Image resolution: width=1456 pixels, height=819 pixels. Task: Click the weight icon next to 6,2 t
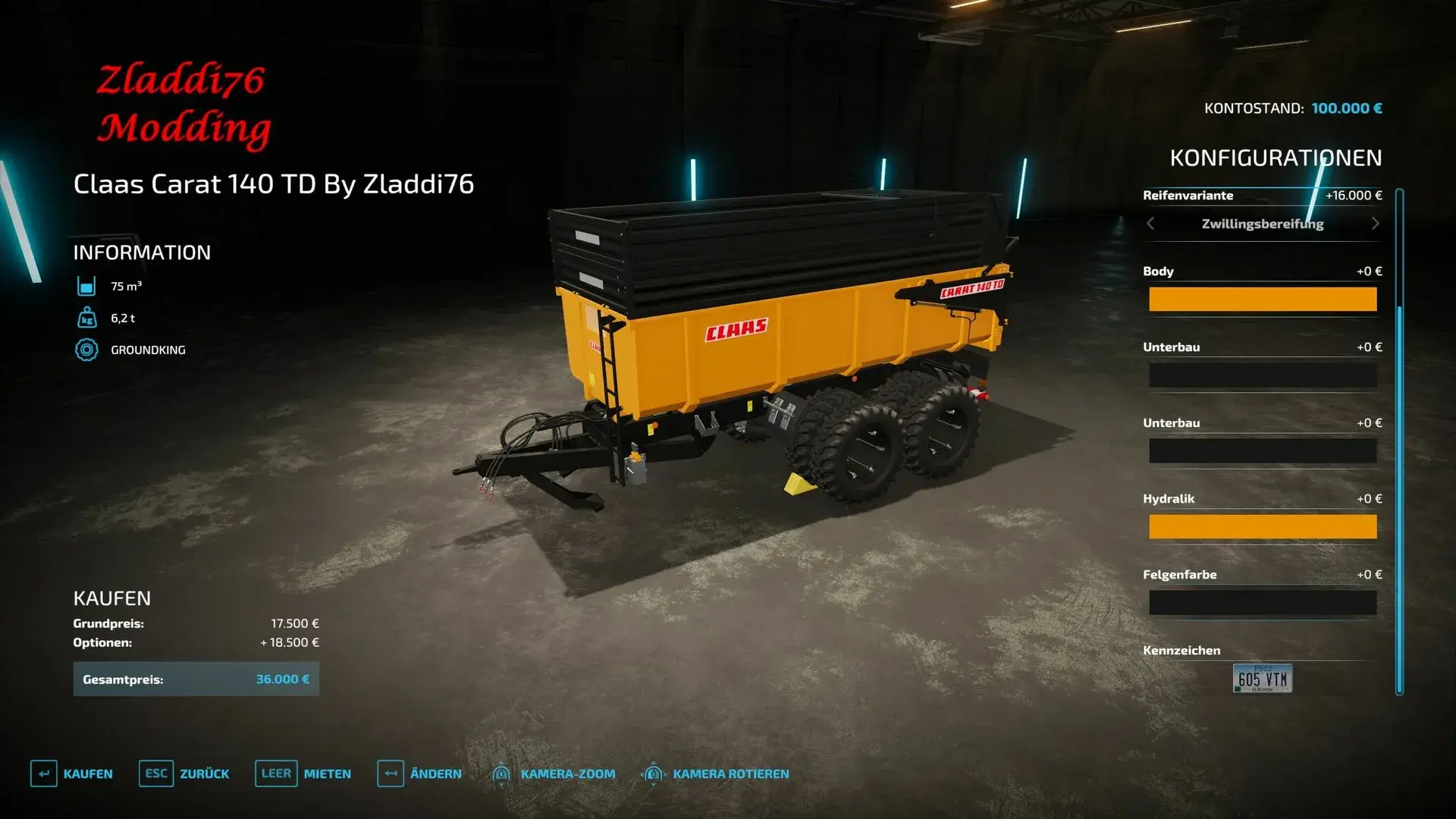click(89, 318)
